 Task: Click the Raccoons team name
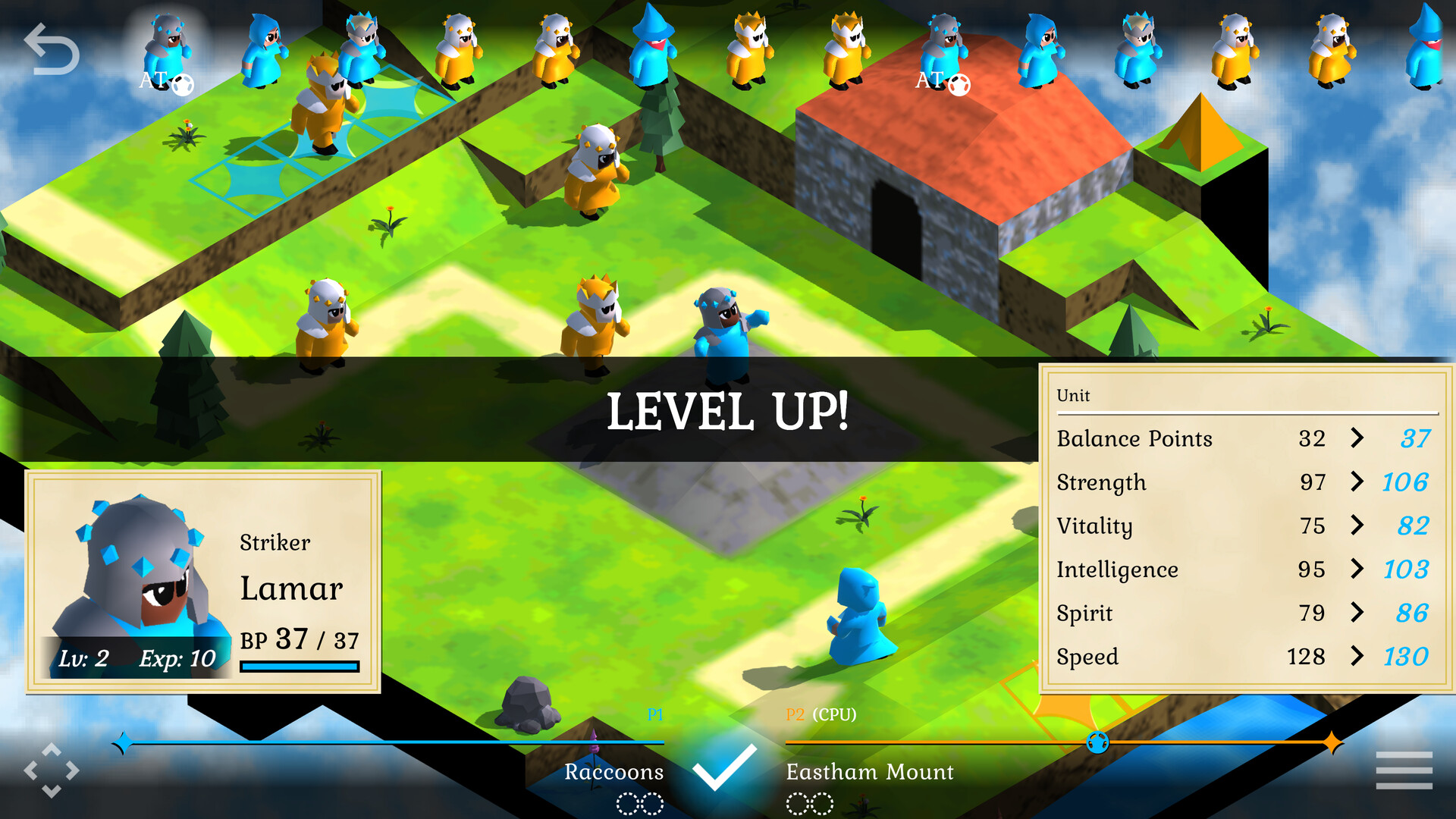[x=614, y=772]
